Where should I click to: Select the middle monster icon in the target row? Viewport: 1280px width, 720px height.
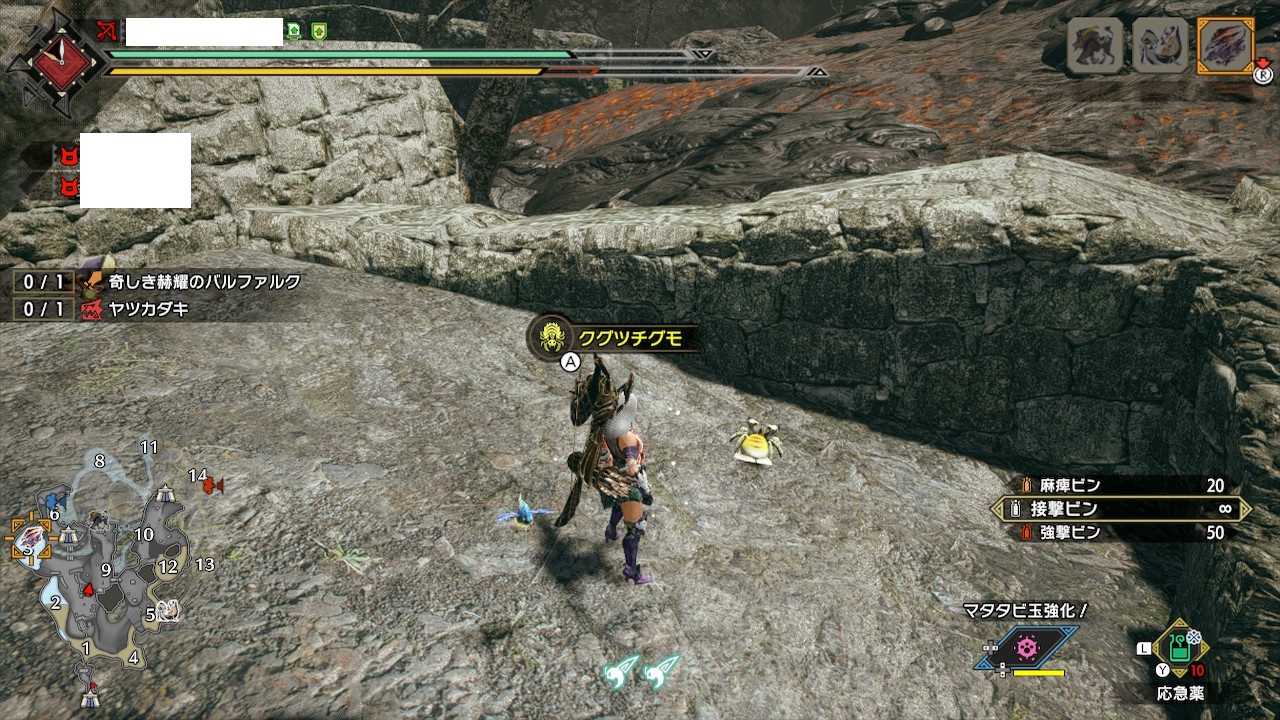[x=1159, y=46]
